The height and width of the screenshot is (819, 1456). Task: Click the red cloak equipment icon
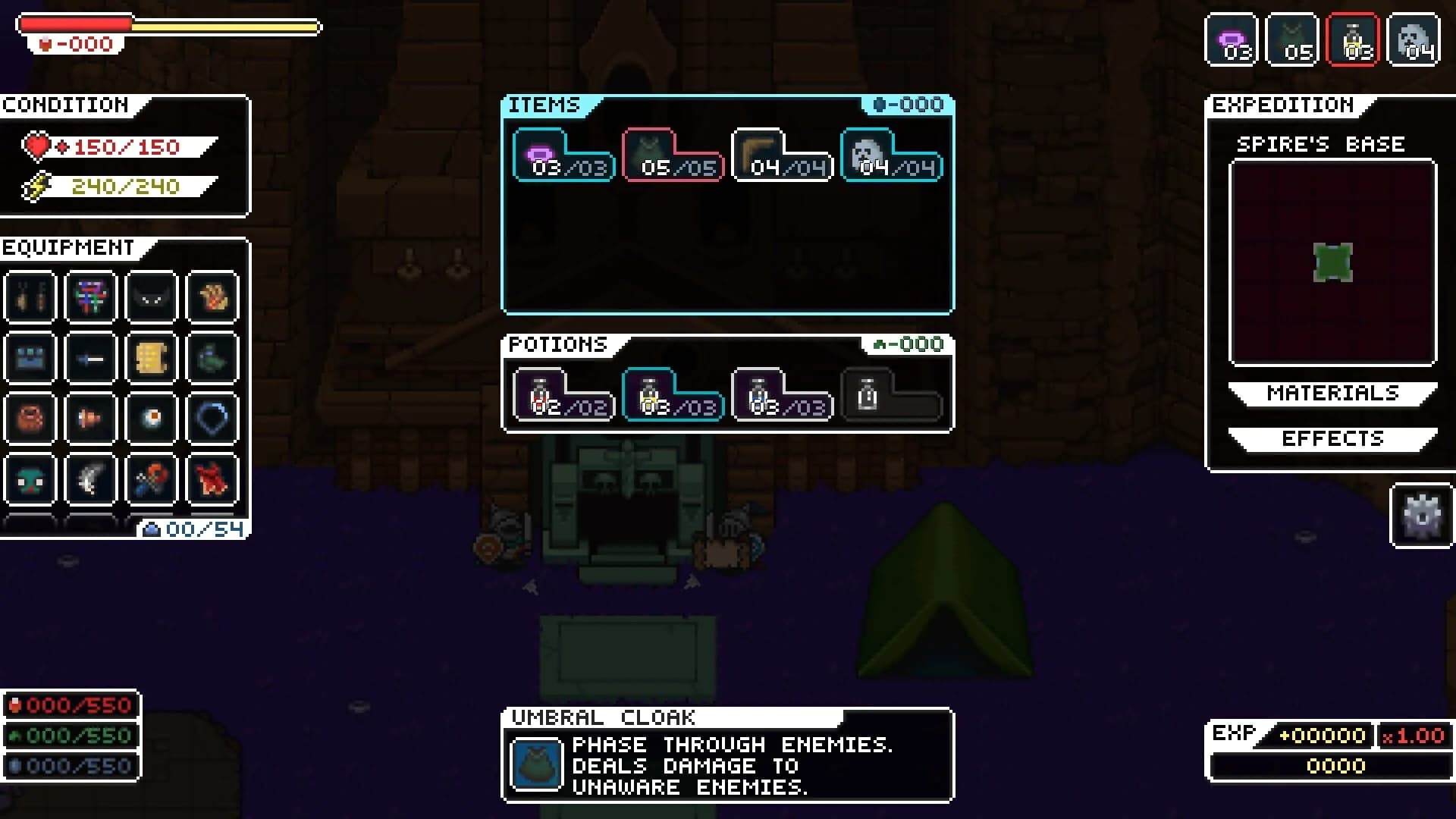[213, 479]
